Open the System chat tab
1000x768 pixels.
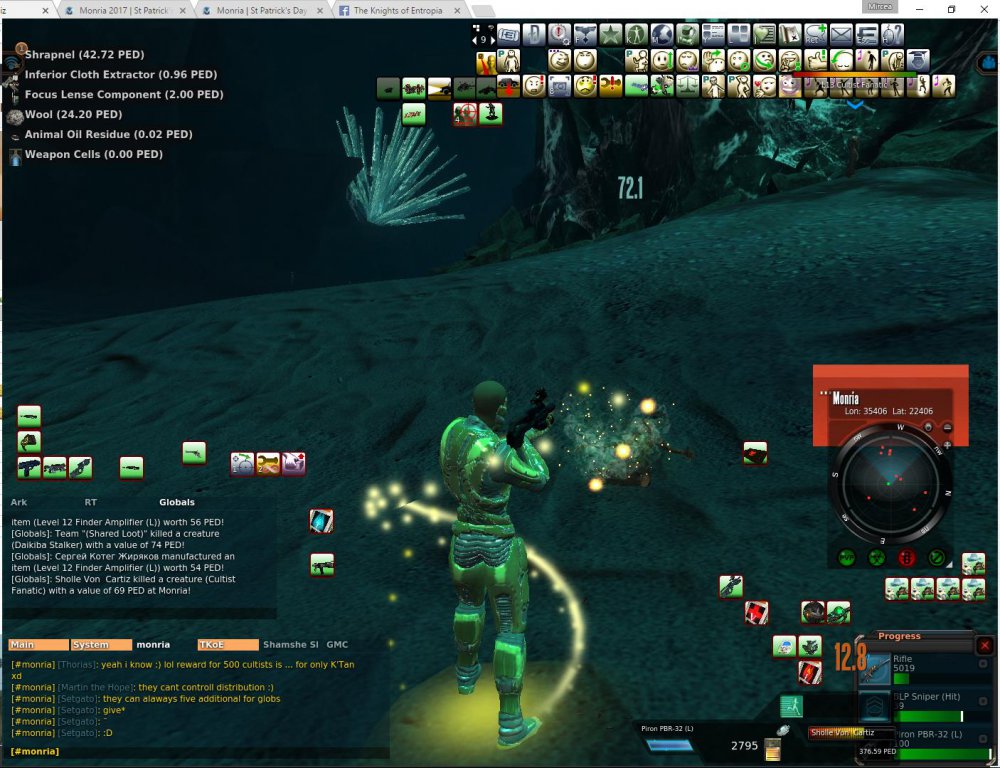click(x=100, y=645)
